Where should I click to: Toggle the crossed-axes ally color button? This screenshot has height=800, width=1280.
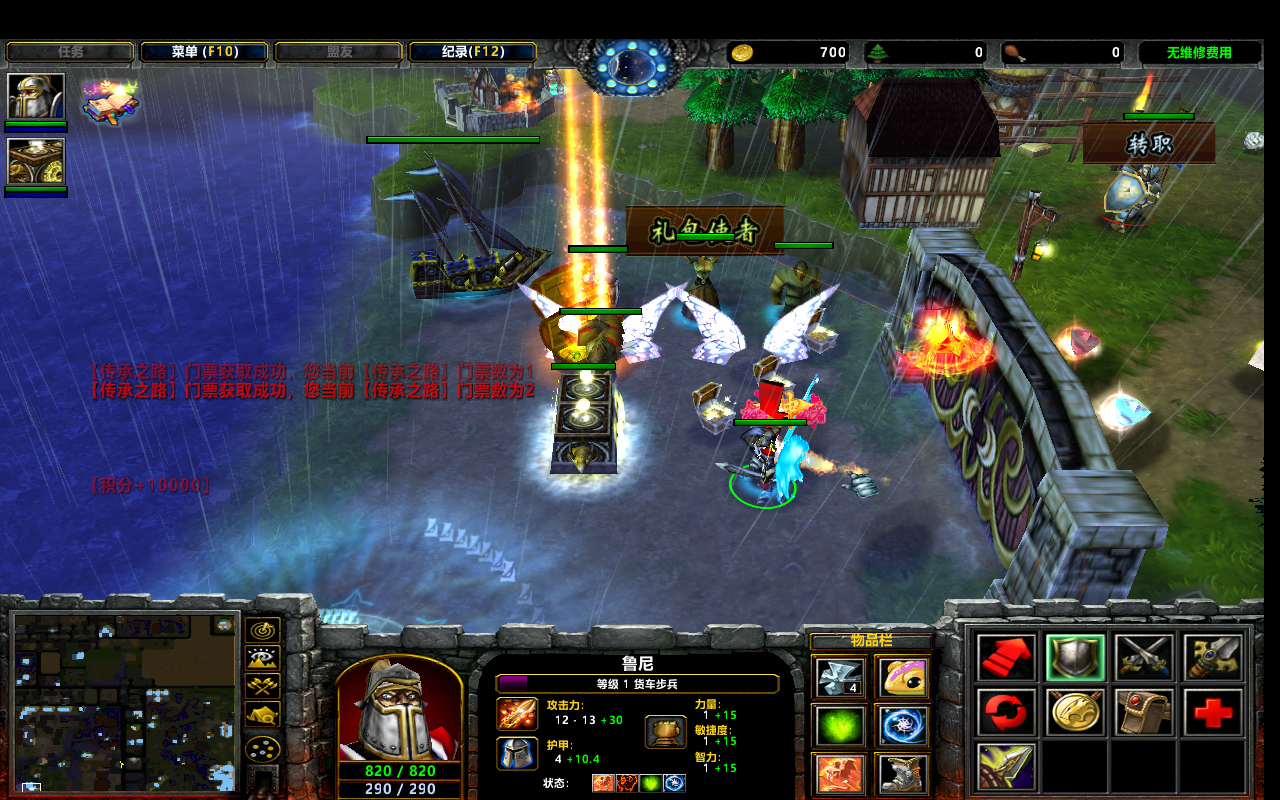[263, 686]
